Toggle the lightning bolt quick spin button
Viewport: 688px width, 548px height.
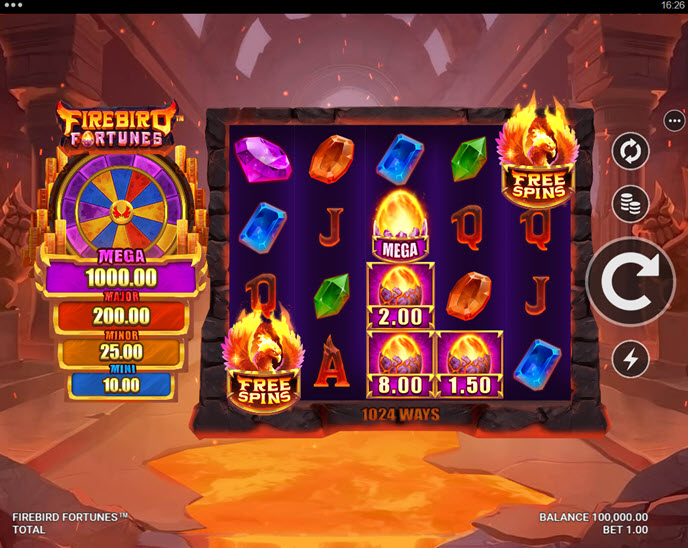[x=631, y=360]
